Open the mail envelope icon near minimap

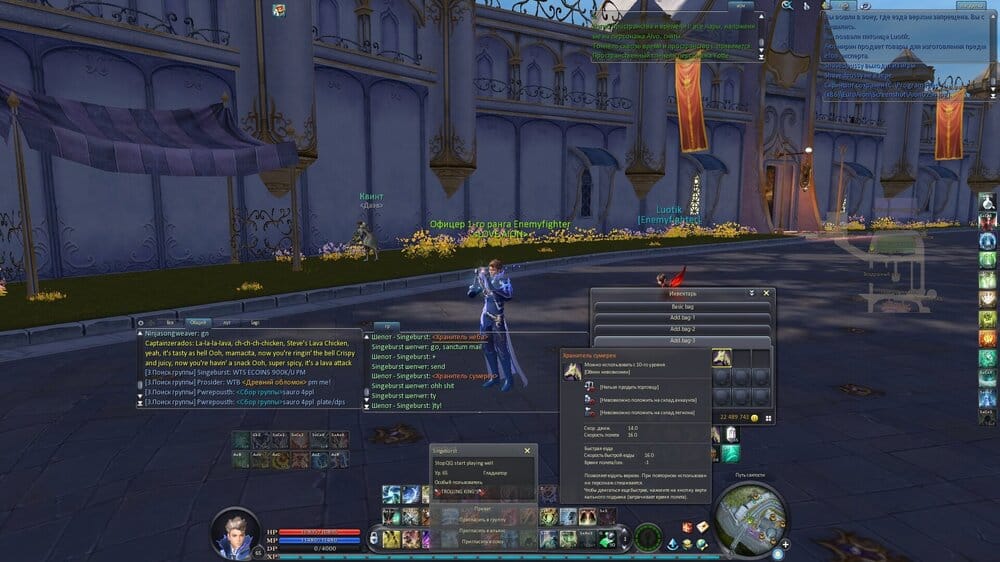[704, 526]
